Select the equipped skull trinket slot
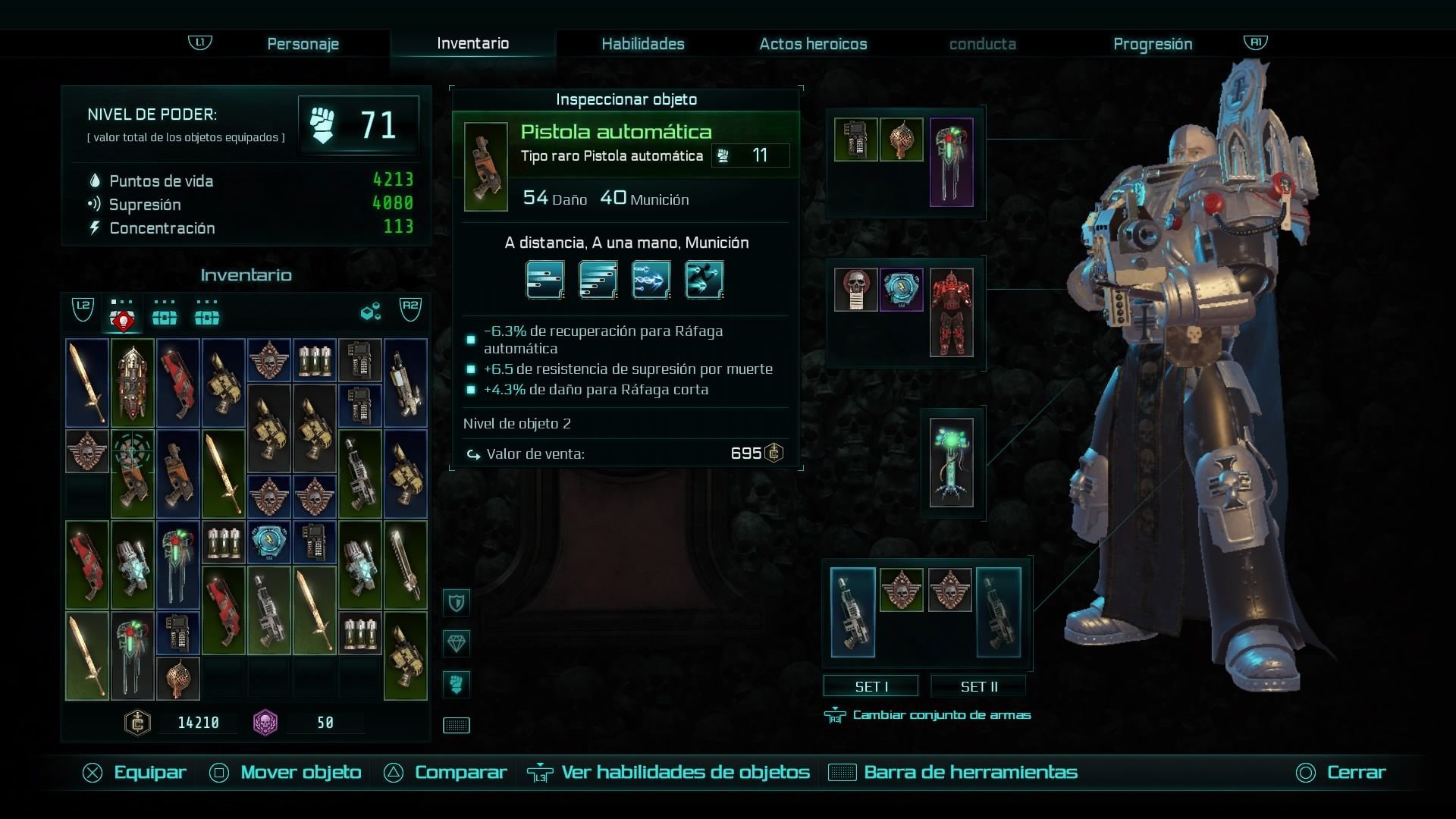Viewport: 1456px width, 819px height. 855,289
